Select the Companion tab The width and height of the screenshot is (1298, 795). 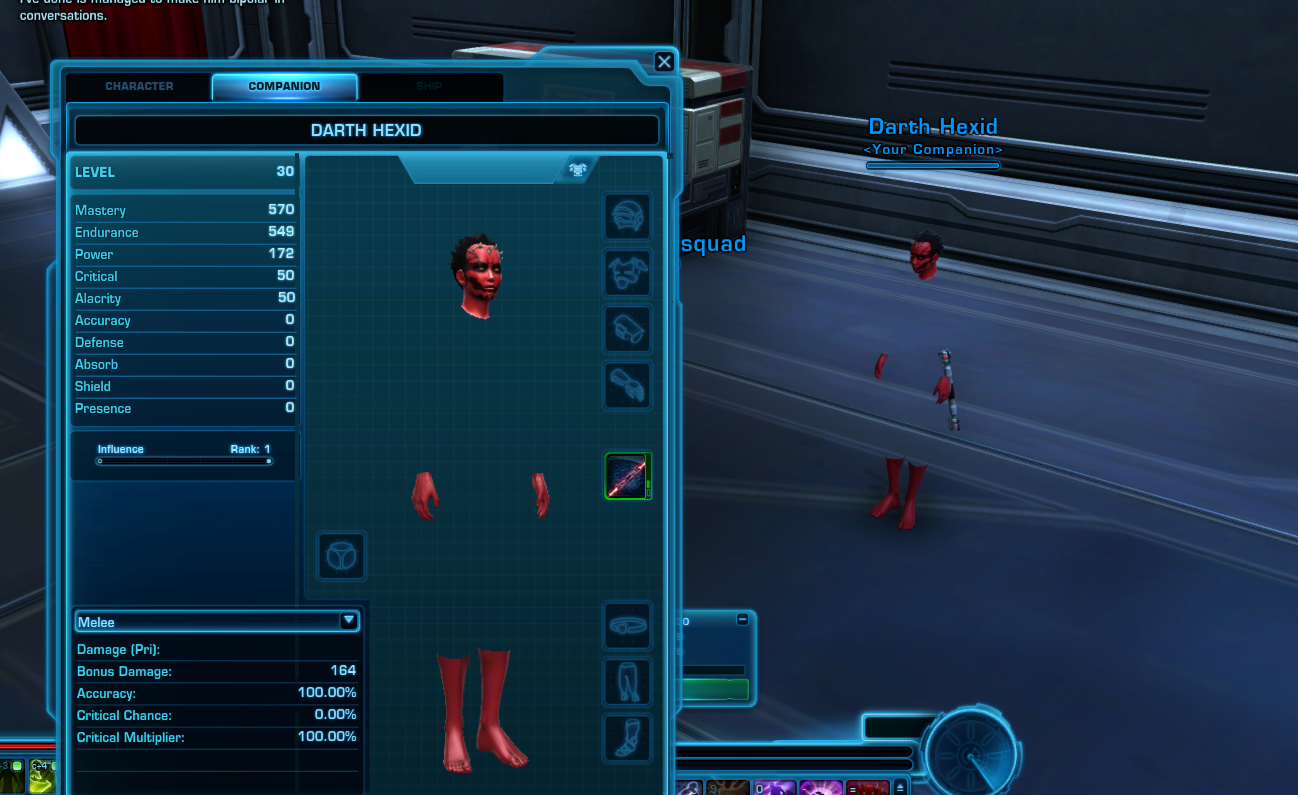(284, 87)
